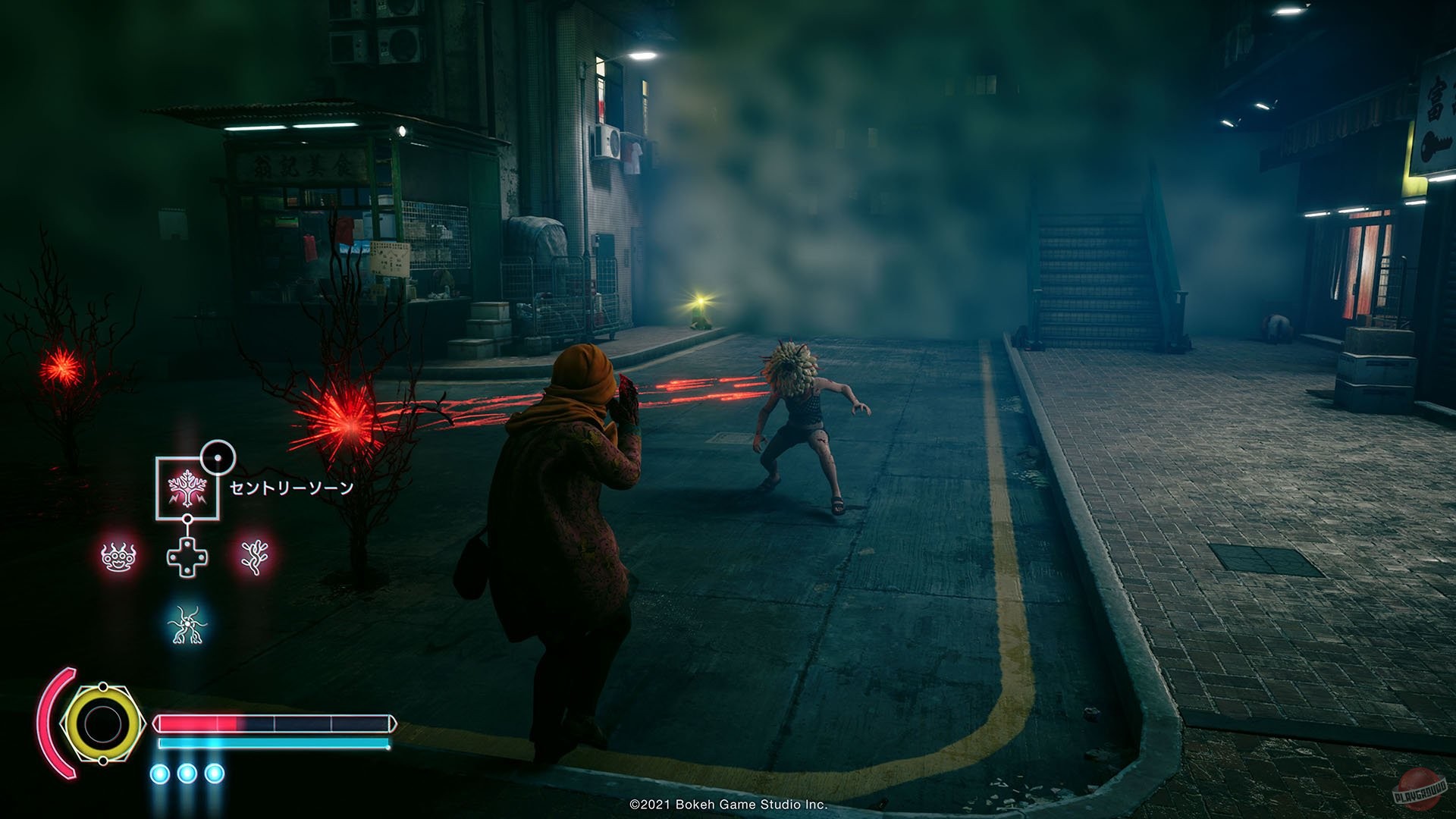1456x819 pixels.
Task: Choose the brass knuckles skill icon
Action: pyautogui.click(x=119, y=557)
